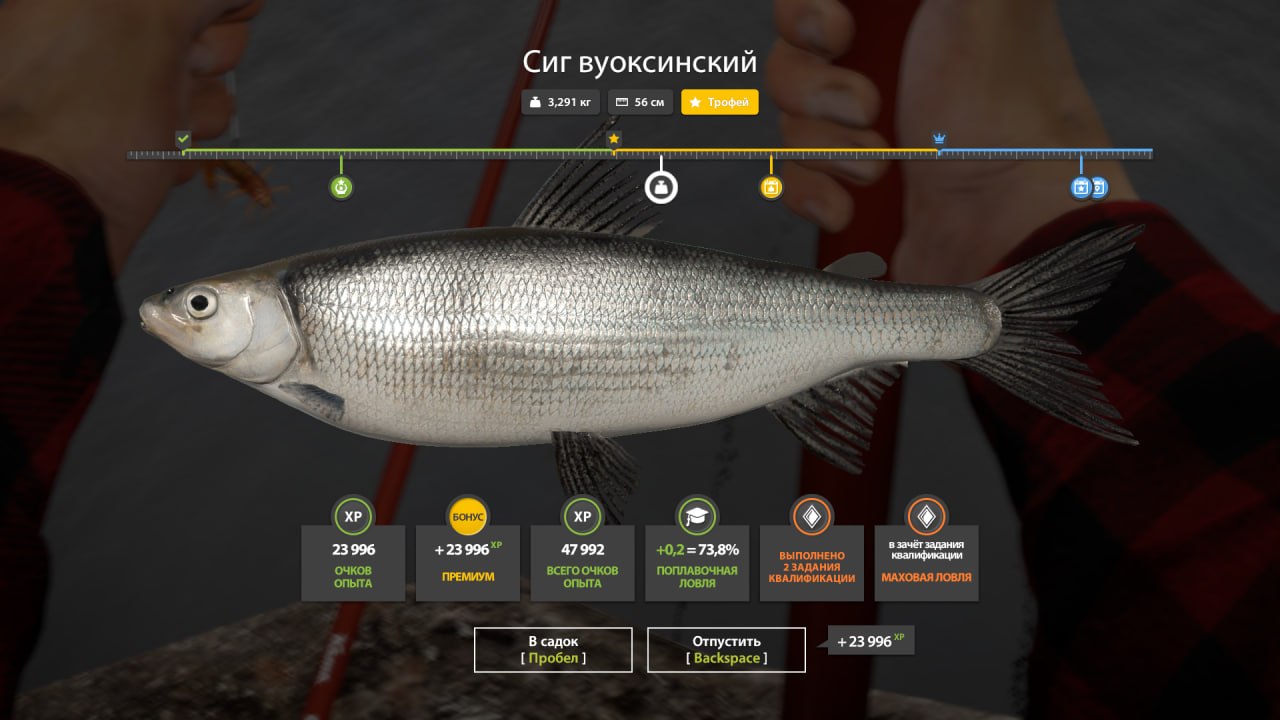Screen dimensions: 1280x720
Task: Click the +23 996 XP tooltip near Отпустить
Action: (x=869, y=641)
